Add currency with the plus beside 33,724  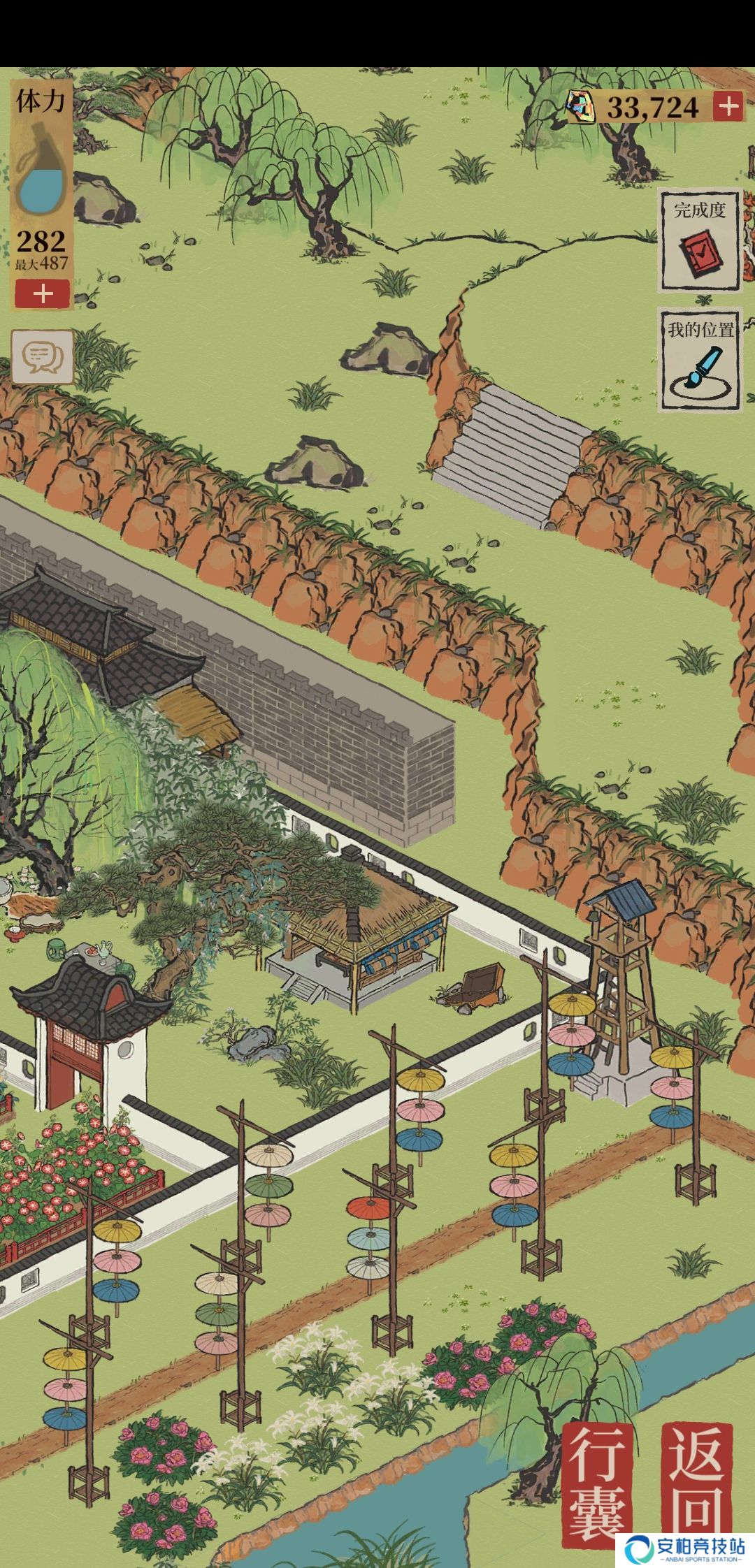click(728, 106)
